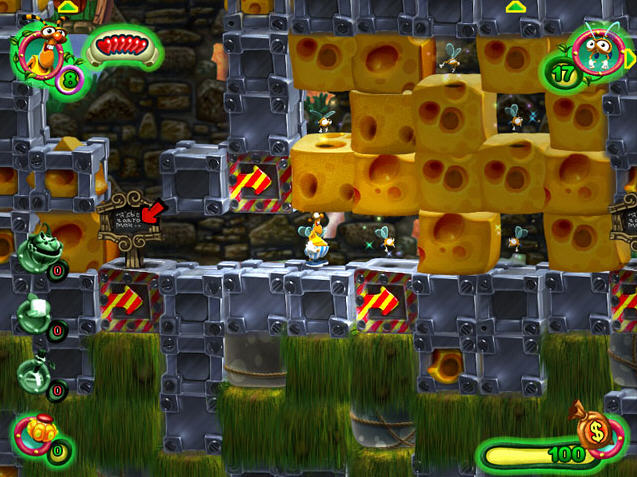Select the green grinning monster item icon
This screenshot has height=477, width=637.
[x=38, y=250]
